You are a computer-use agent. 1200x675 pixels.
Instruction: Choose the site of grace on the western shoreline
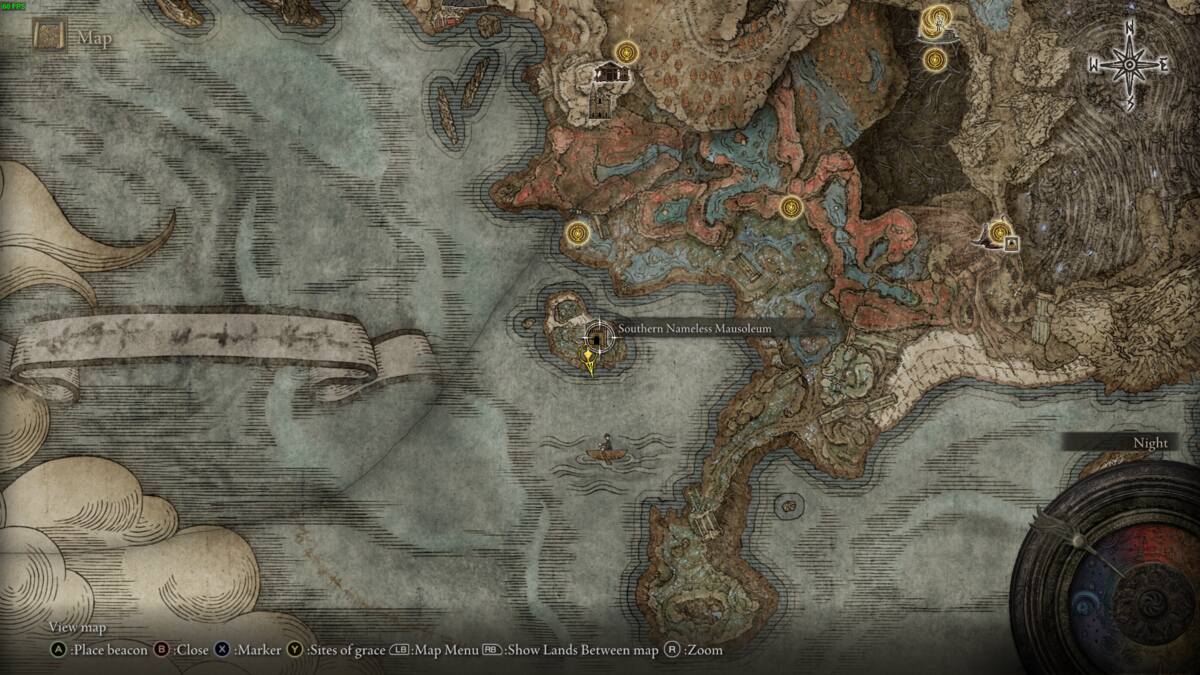(577, 234)
